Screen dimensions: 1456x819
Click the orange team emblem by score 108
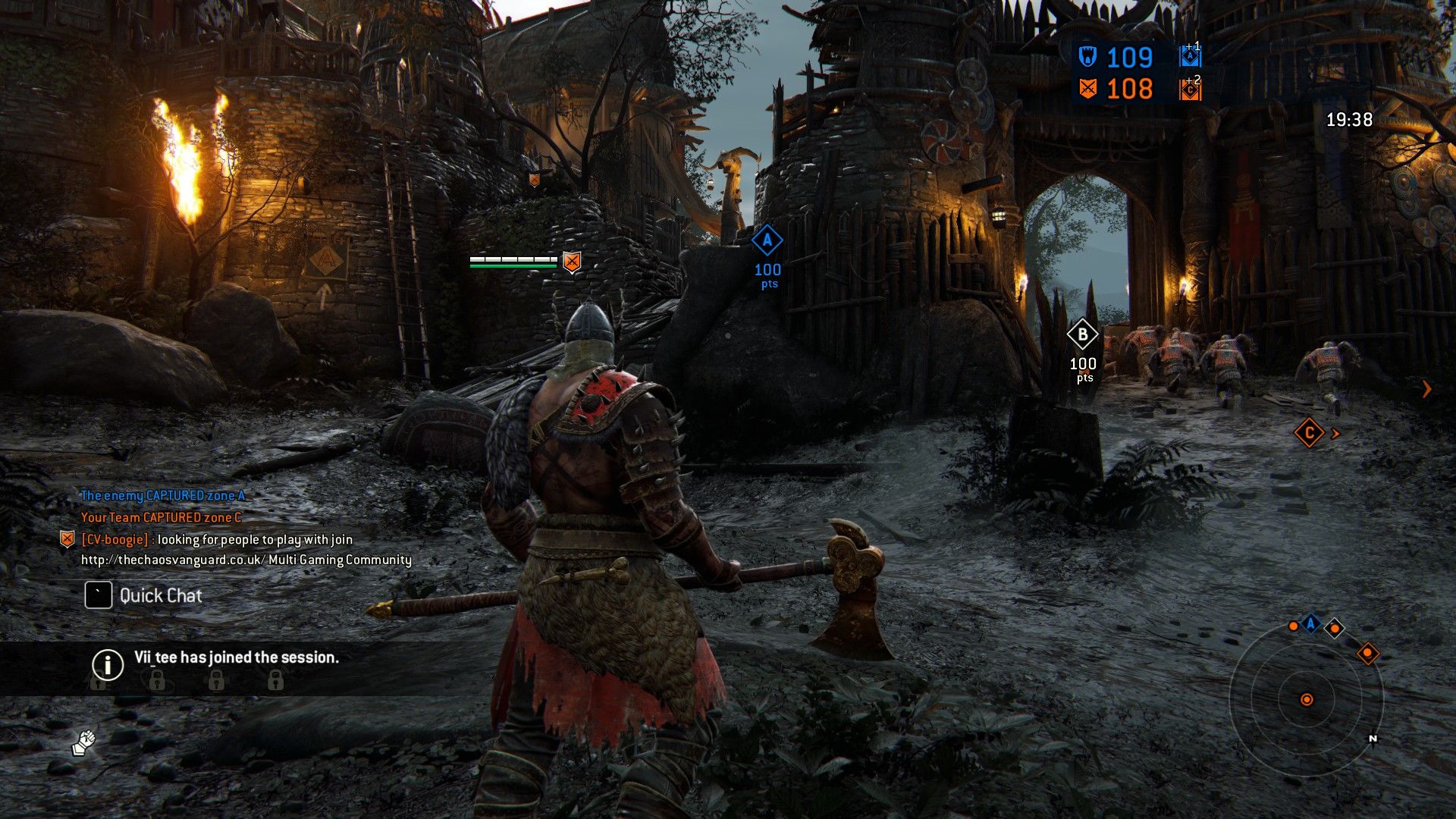[x=1087, y=89]
